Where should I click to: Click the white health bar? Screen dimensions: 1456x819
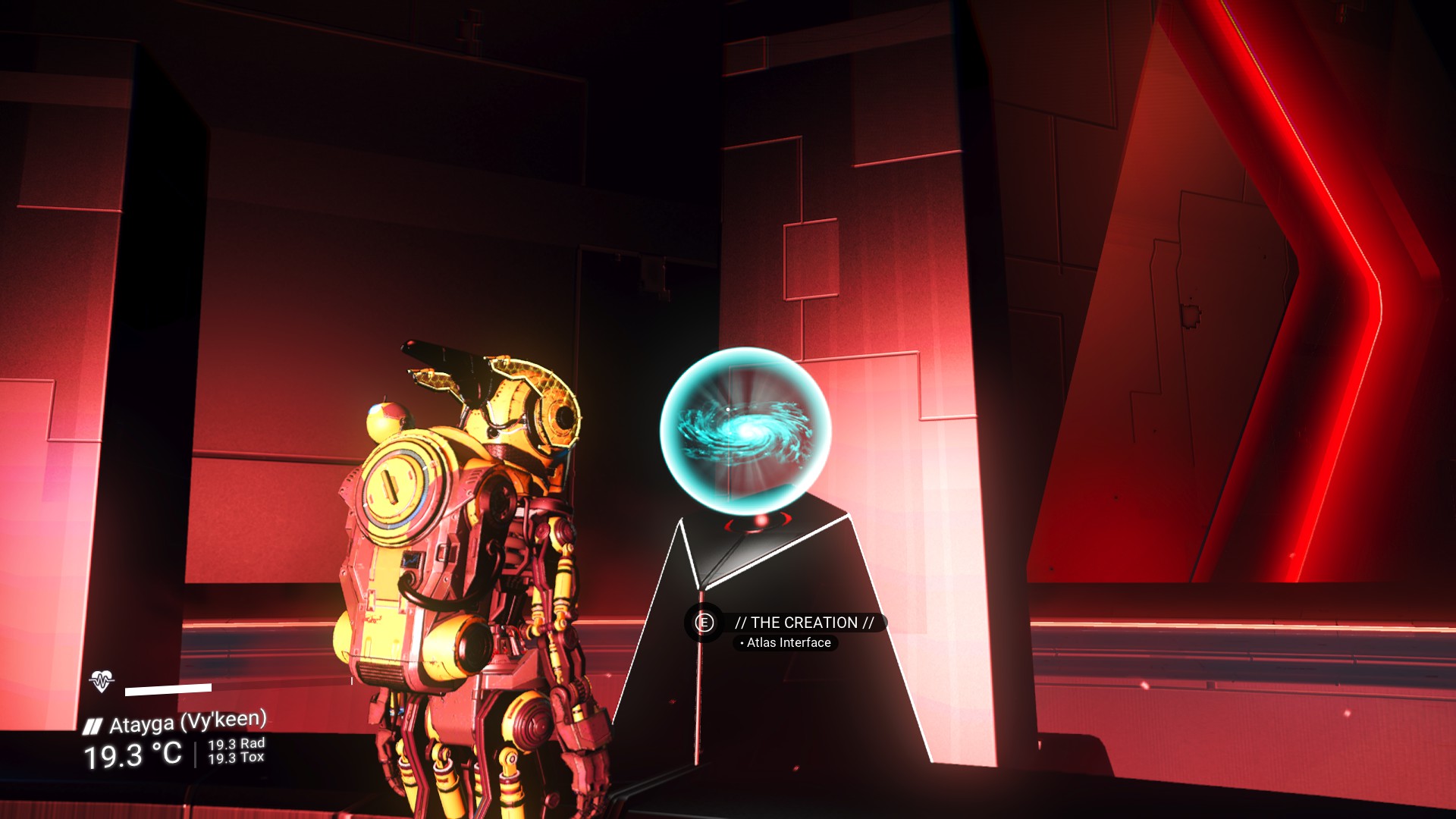coord(168,690)
